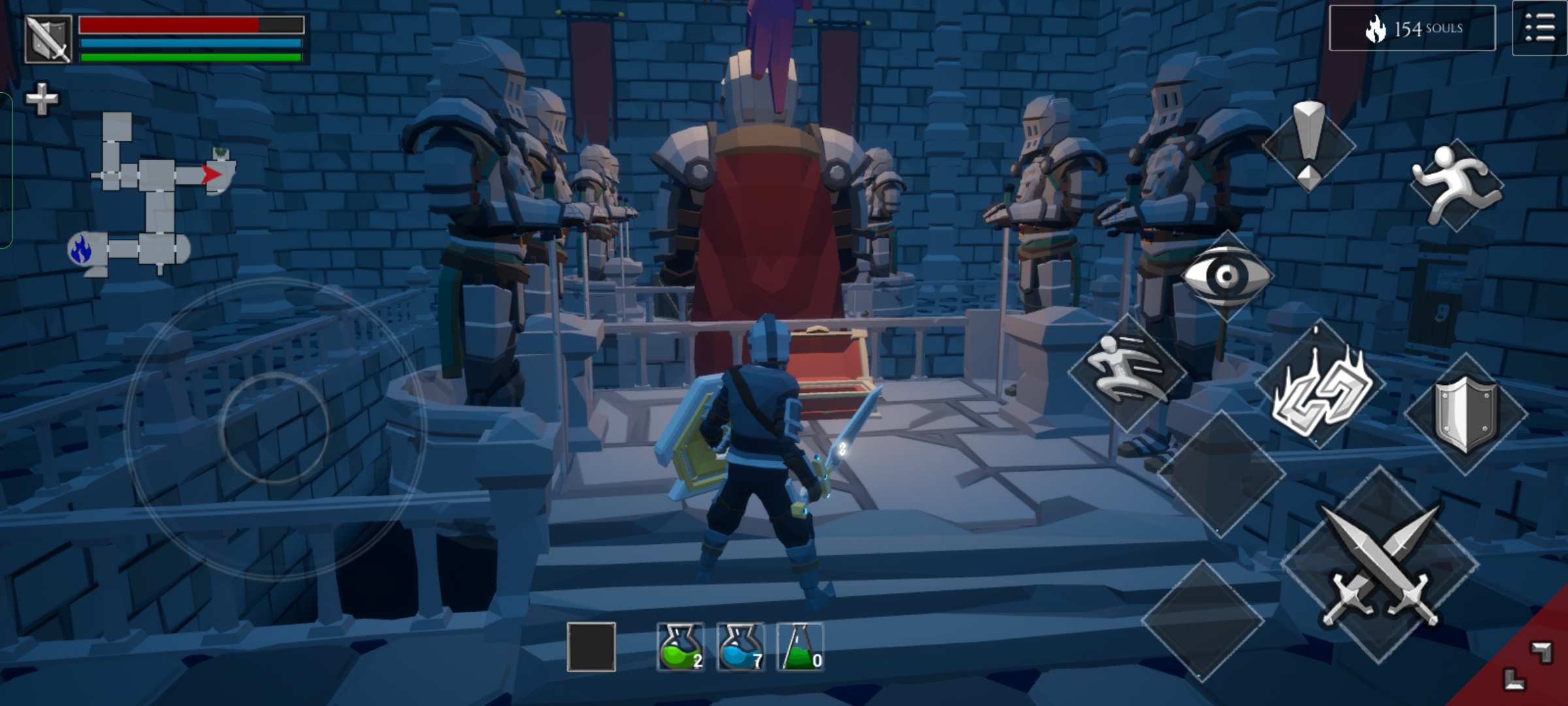
Task: Open the list menu in top-right corner
Action: pos(1540,29)
